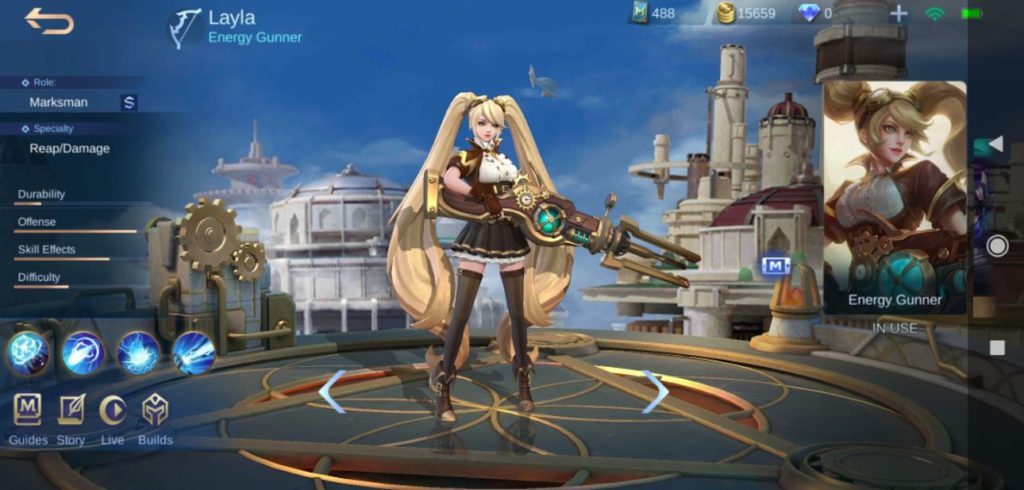Open the Guides section

[x=28, y=410]
